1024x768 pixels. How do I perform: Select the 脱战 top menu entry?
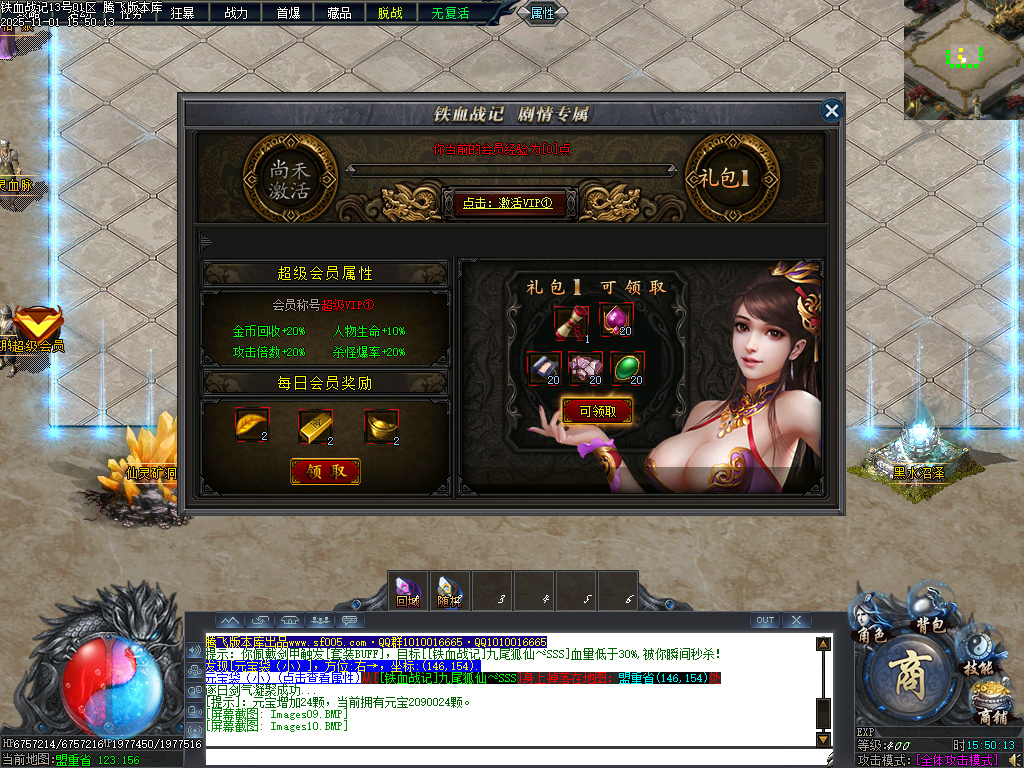click(391, 13)
